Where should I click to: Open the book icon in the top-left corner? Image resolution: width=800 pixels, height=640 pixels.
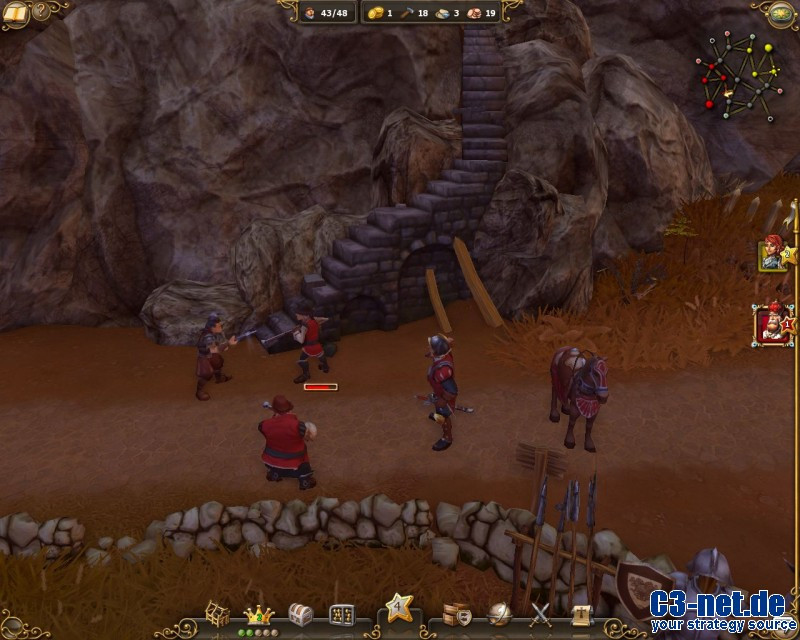15,12
